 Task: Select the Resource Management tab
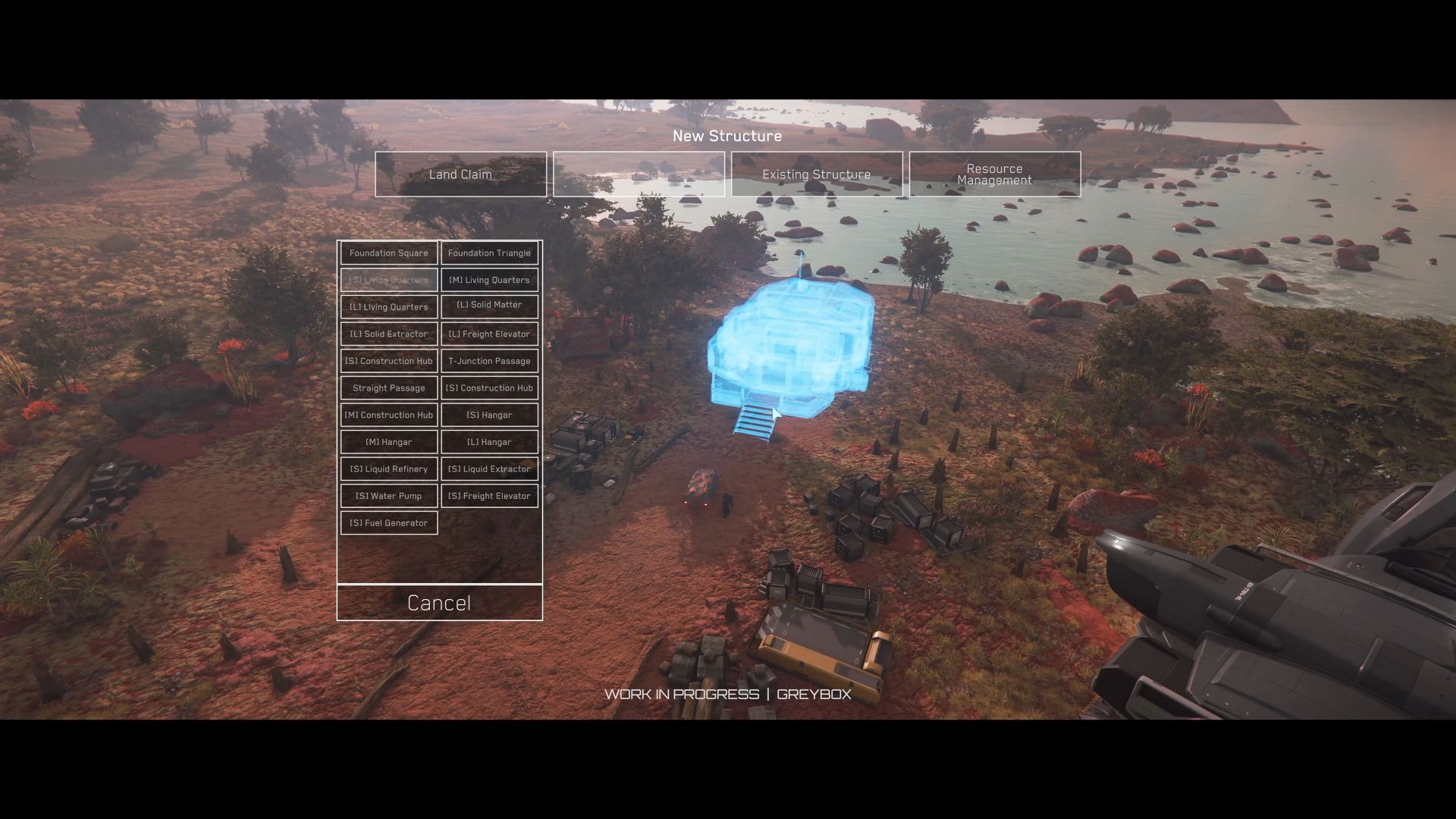point(994,174)
